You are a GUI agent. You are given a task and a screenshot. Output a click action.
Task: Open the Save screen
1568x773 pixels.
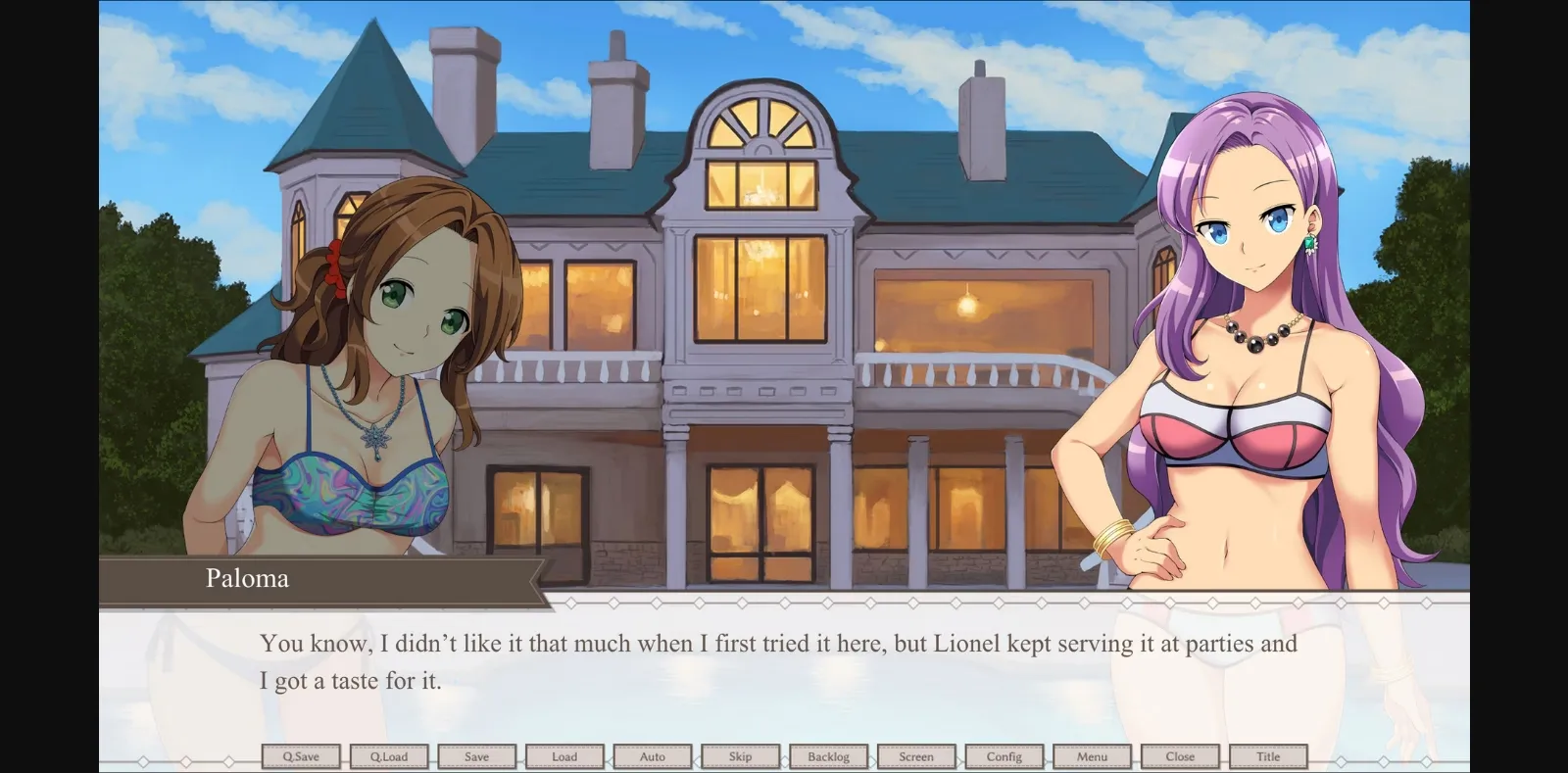click(477, 755)
